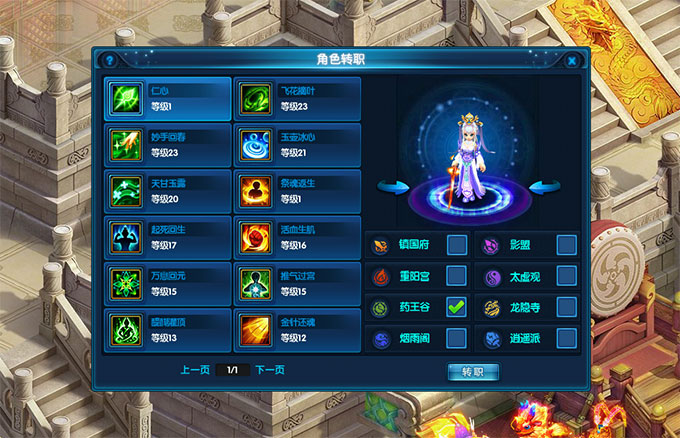Select the 玉壶冰心 skill icon

255,144
